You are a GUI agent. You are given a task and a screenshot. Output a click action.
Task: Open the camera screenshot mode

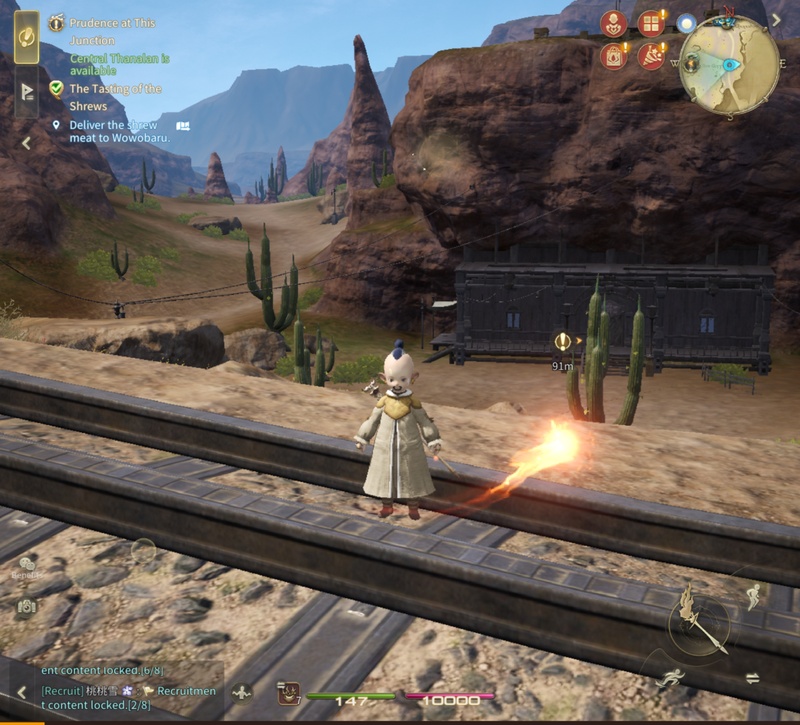click(27, 606)
